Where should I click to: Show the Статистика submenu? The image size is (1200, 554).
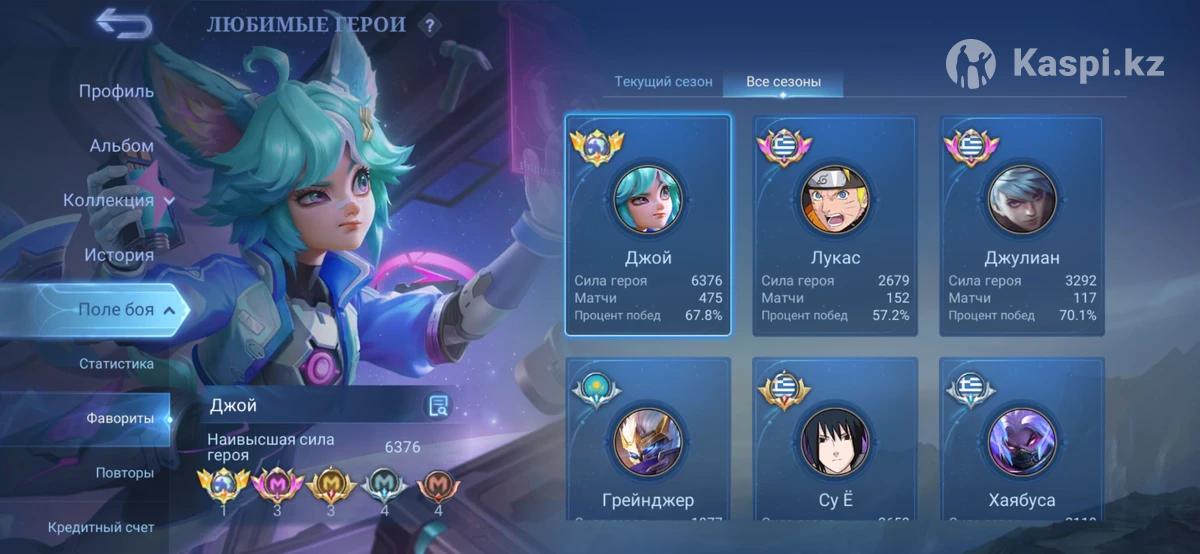117,364
